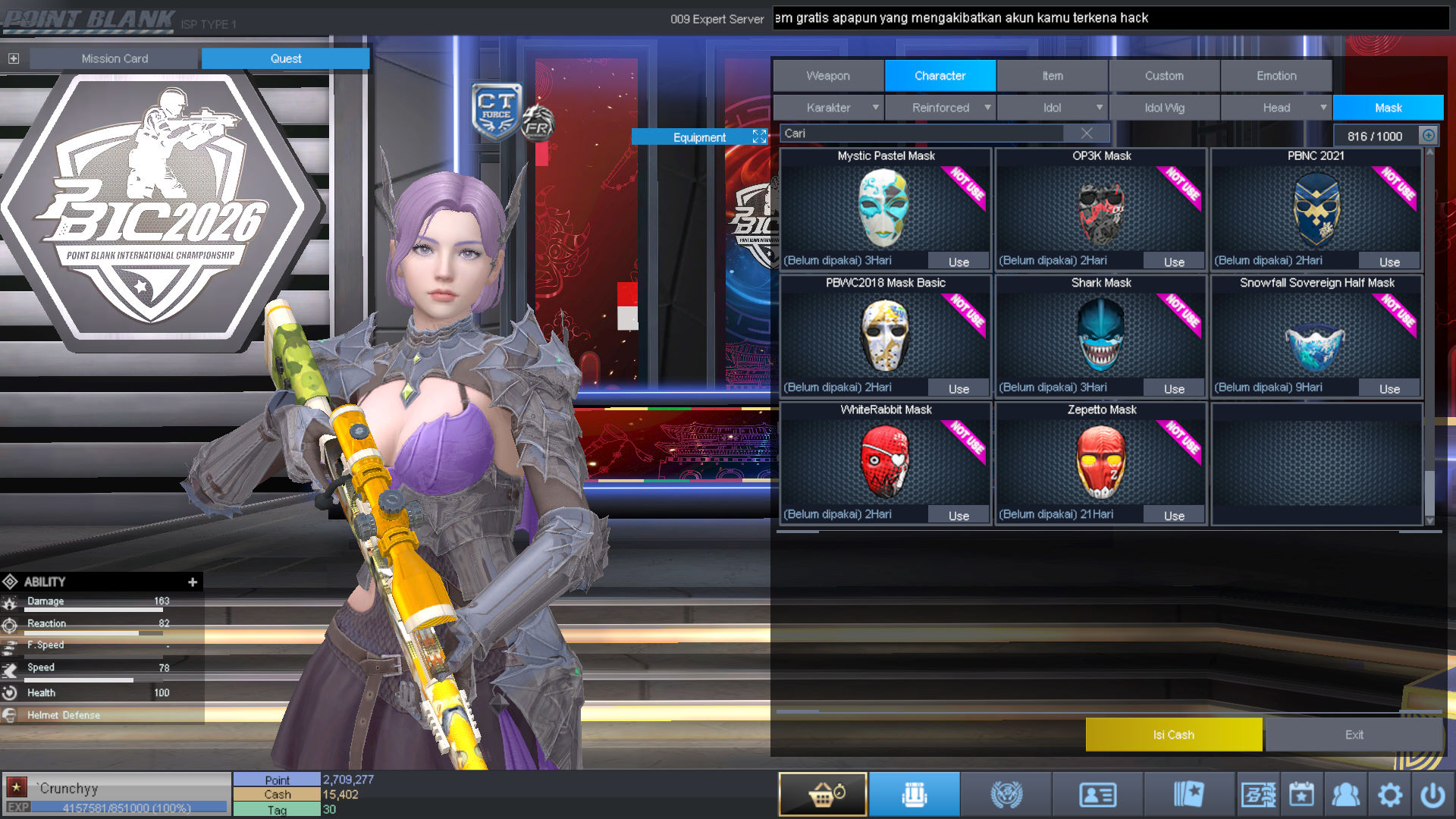
Task: Clear the search box with X
Action: tap(1087, 133)
